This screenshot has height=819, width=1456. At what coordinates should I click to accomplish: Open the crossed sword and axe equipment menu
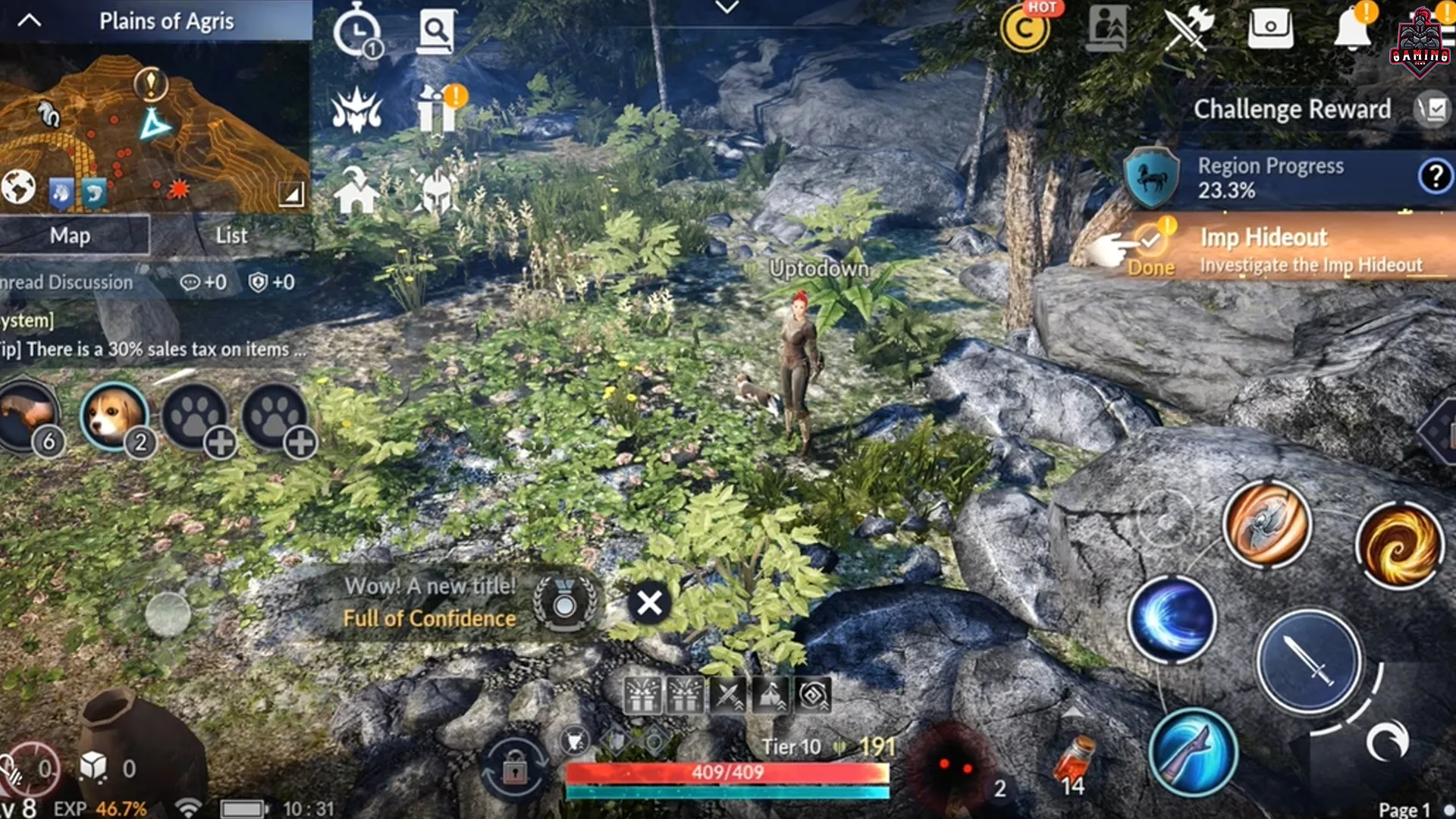tap(1187, 28)
